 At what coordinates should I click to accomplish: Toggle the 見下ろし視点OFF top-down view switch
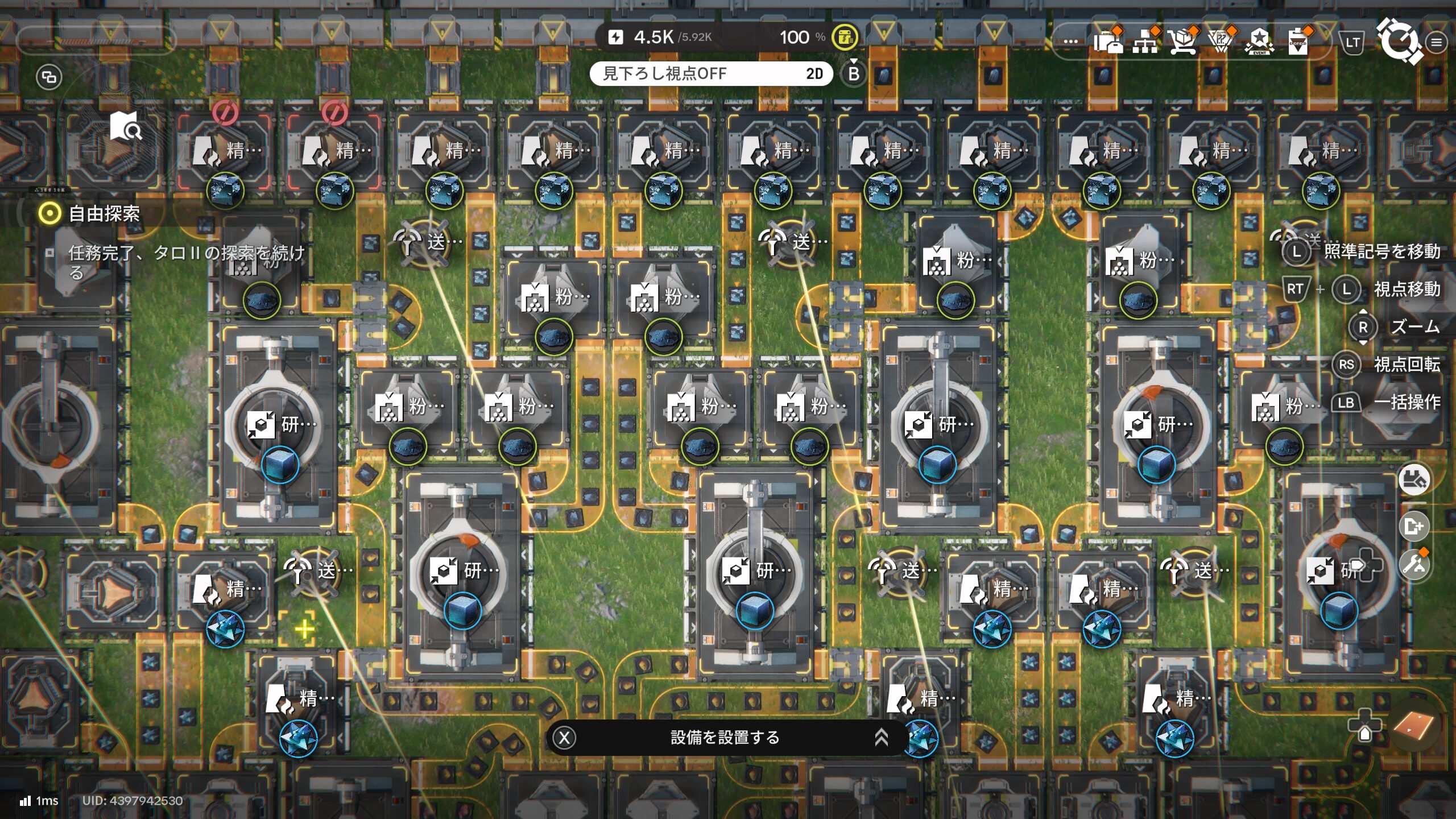pos(711,73)
